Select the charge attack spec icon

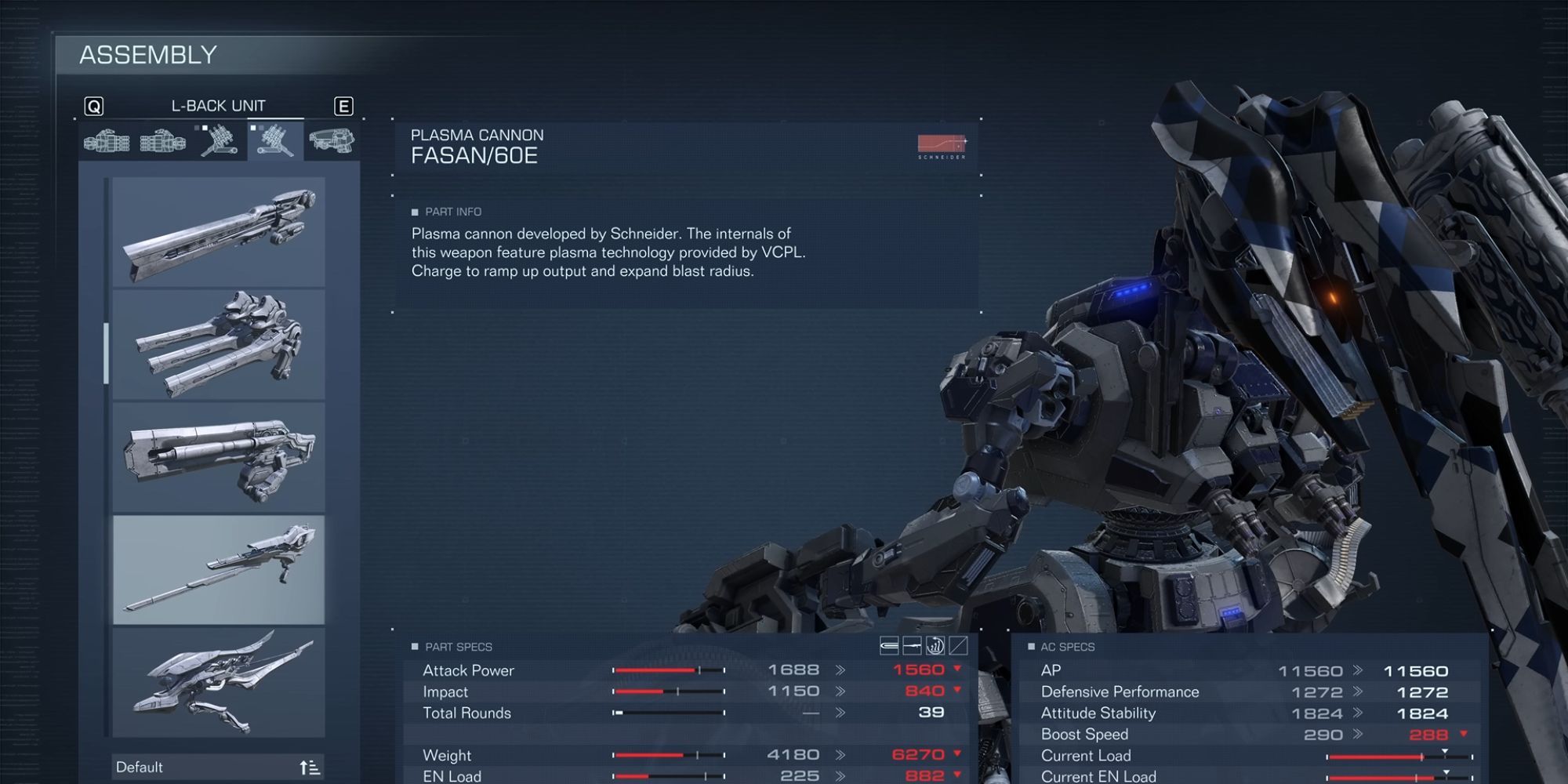pos(935,645)
